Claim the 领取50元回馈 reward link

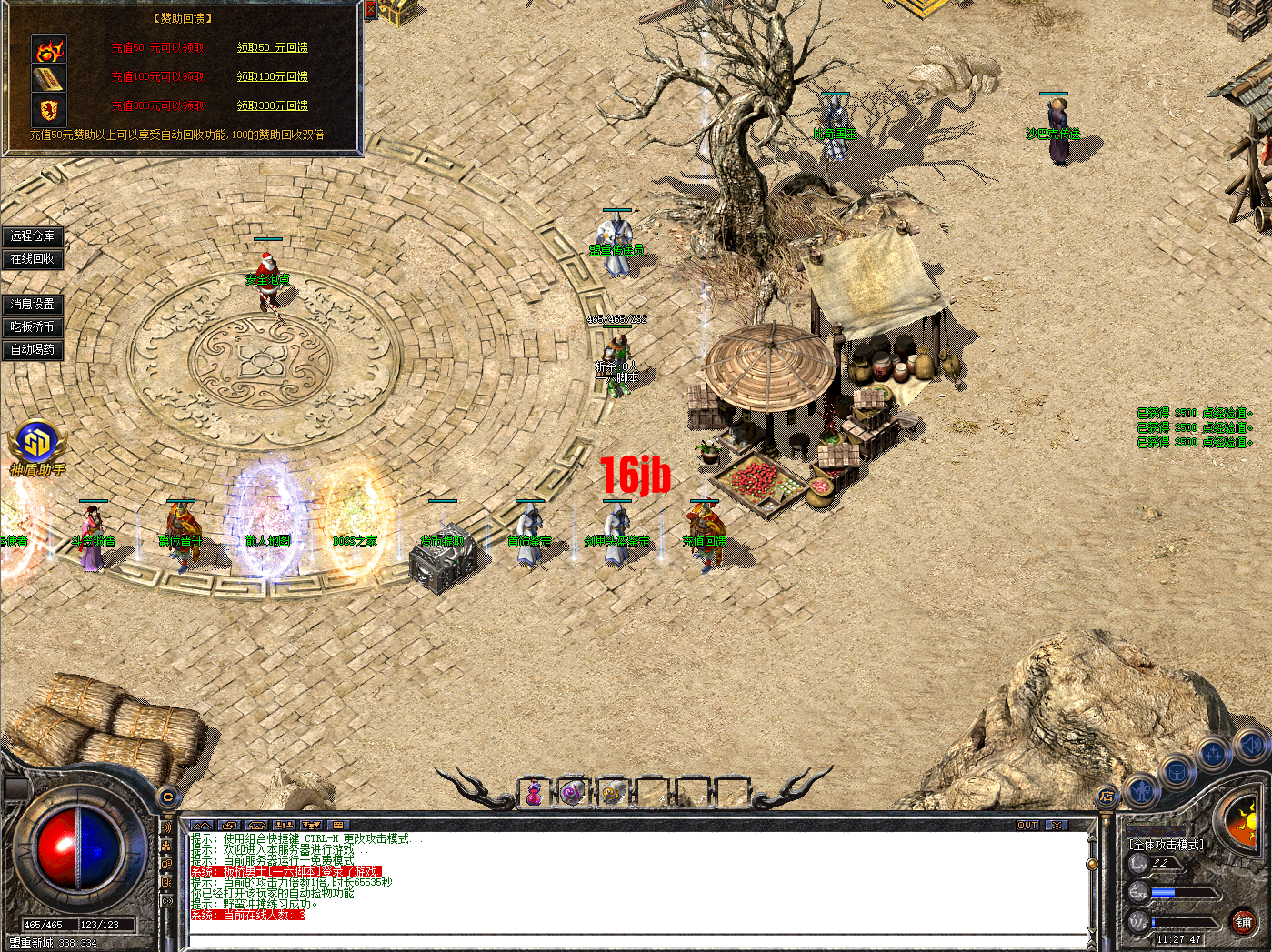click(x=272, y=47)
